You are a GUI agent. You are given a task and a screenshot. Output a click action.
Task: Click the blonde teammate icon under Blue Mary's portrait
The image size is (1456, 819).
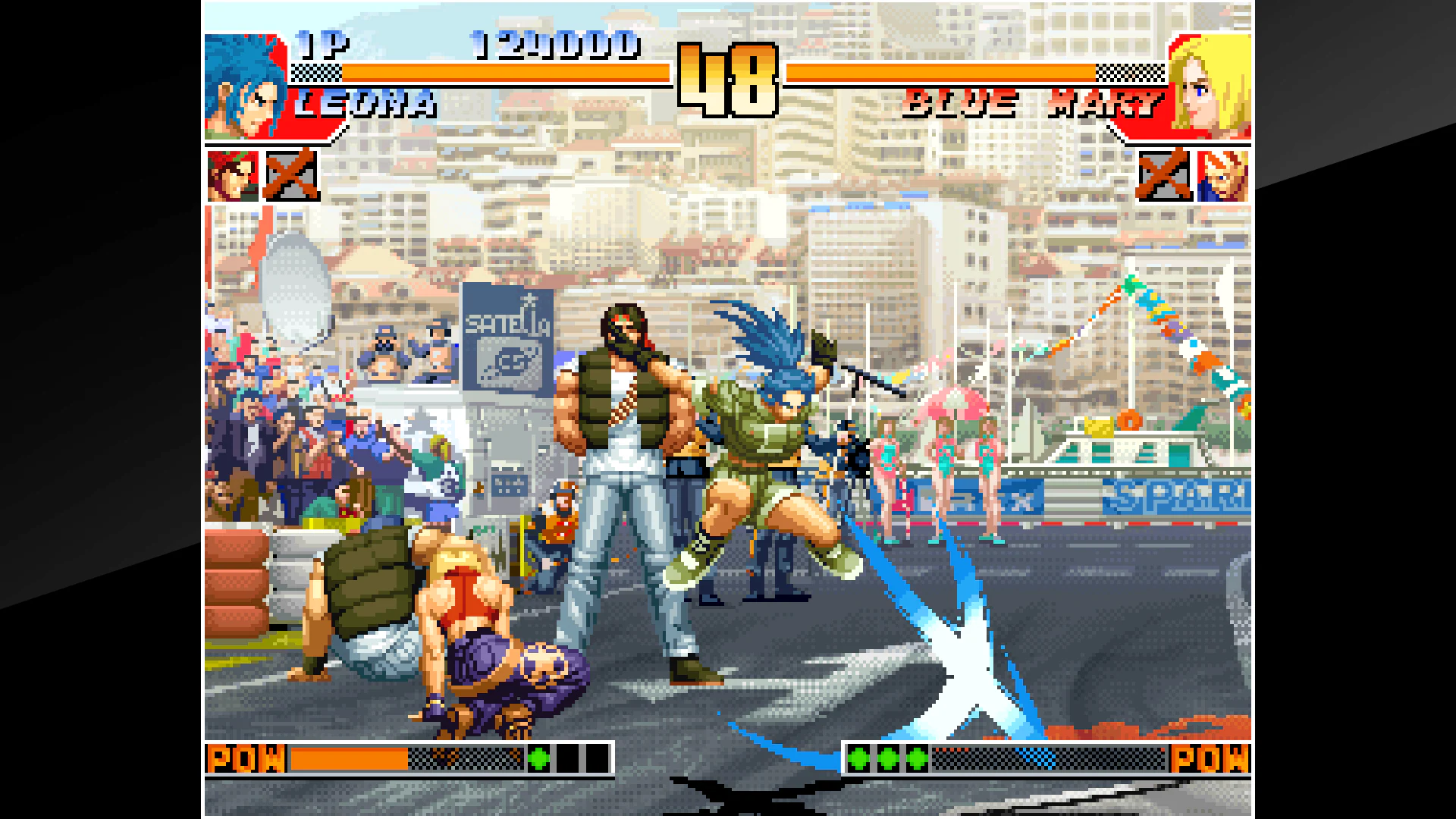tap(1221, 177)
